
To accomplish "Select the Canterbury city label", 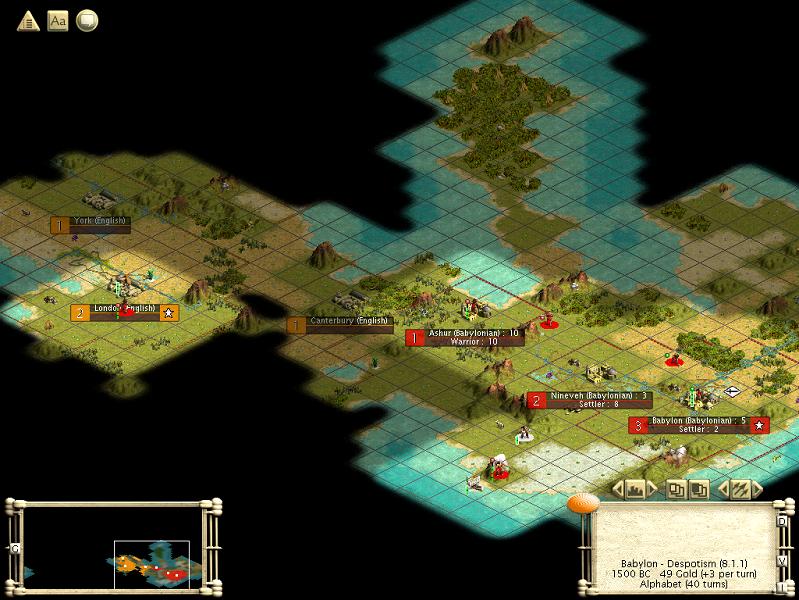I will [x=347, y=324].
